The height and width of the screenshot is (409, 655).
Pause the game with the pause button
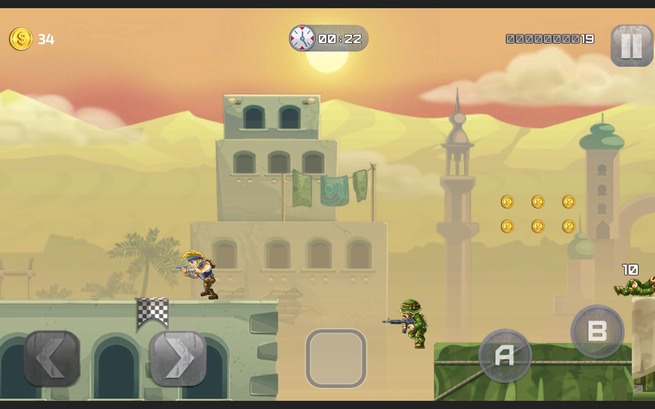631,45
